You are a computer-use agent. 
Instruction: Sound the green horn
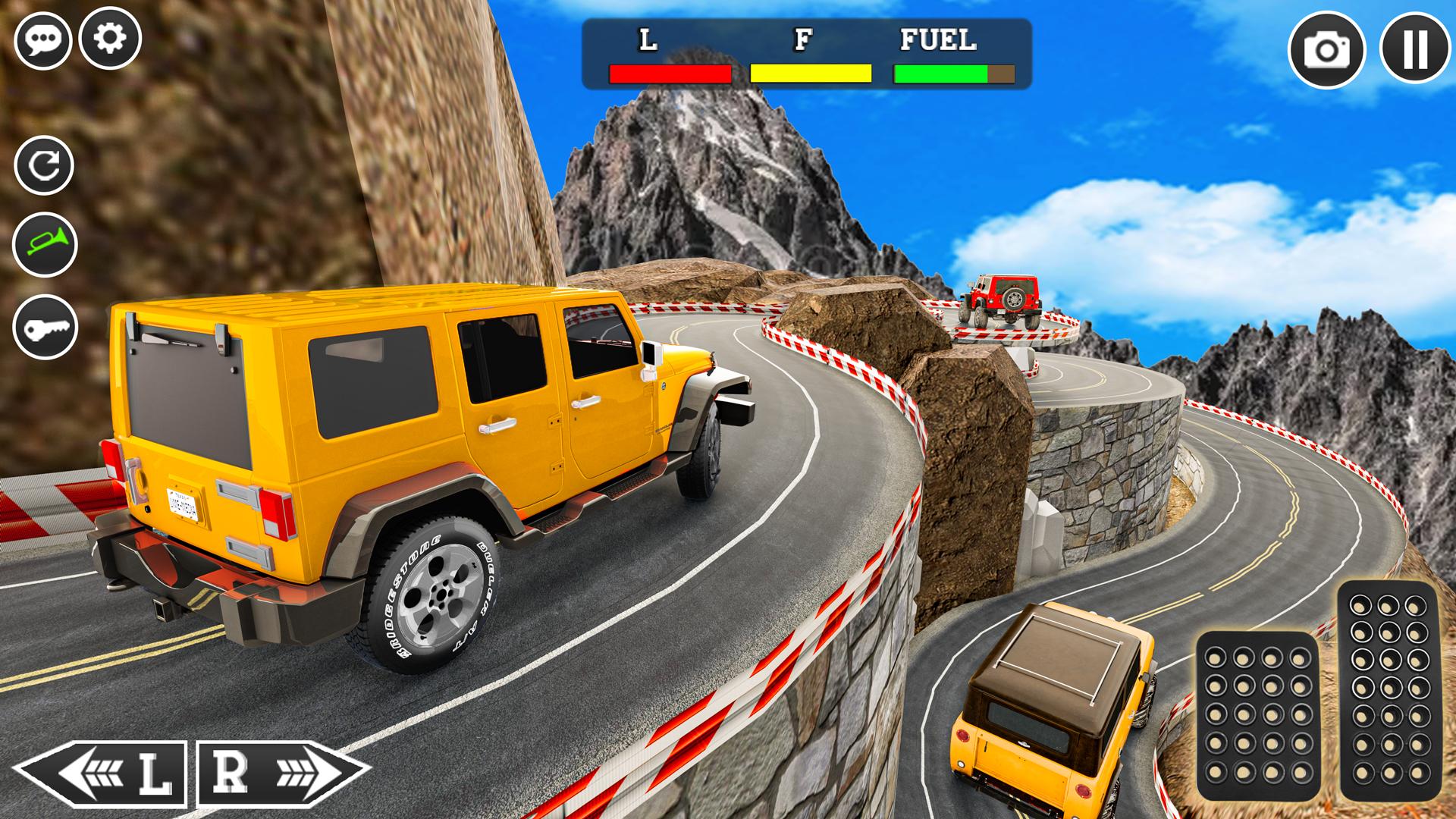pos(45,245)
